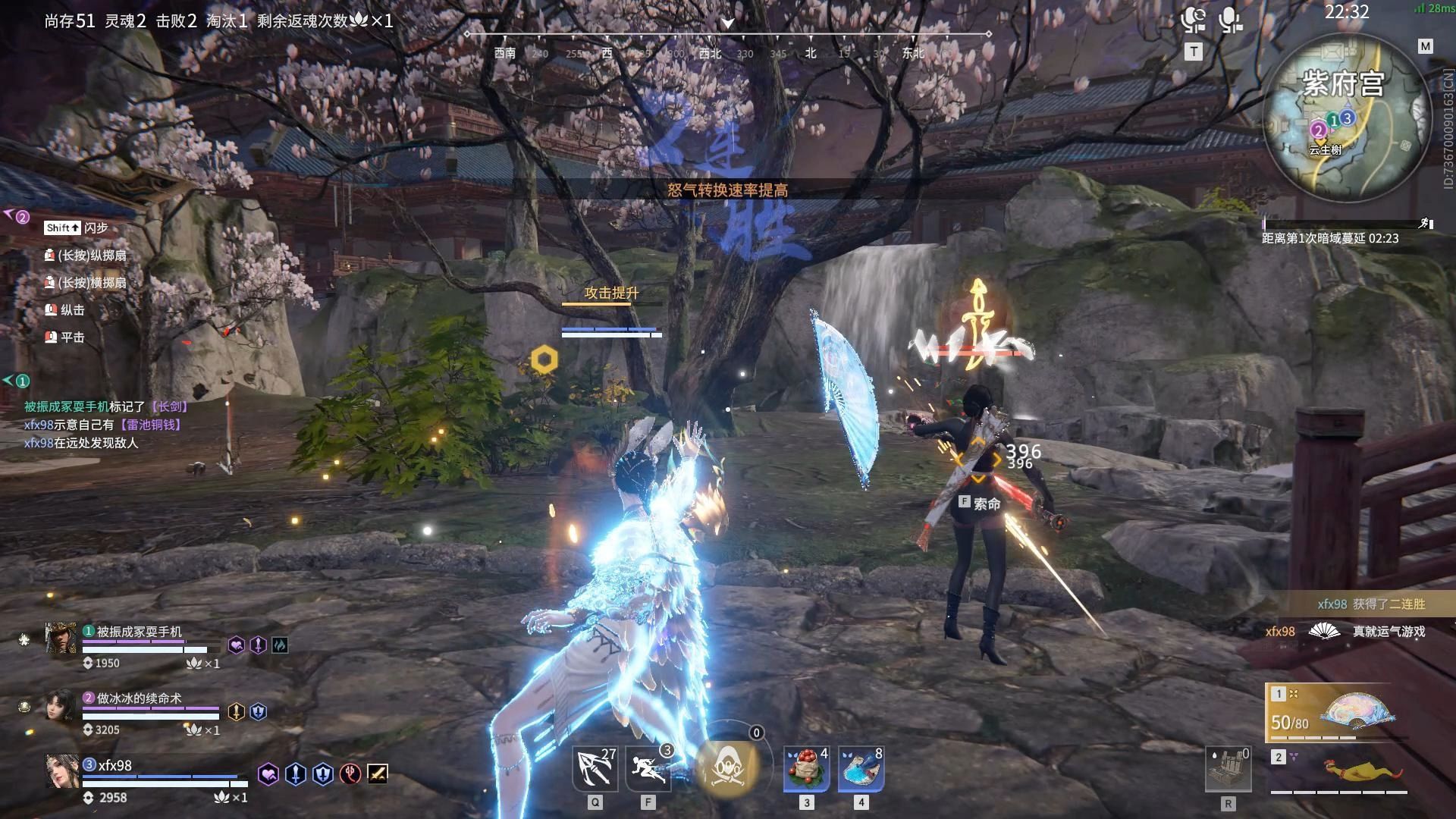Toggle the microphone icon
This screenshot has width=1456, height=819.
click(x=1230, y=20)
